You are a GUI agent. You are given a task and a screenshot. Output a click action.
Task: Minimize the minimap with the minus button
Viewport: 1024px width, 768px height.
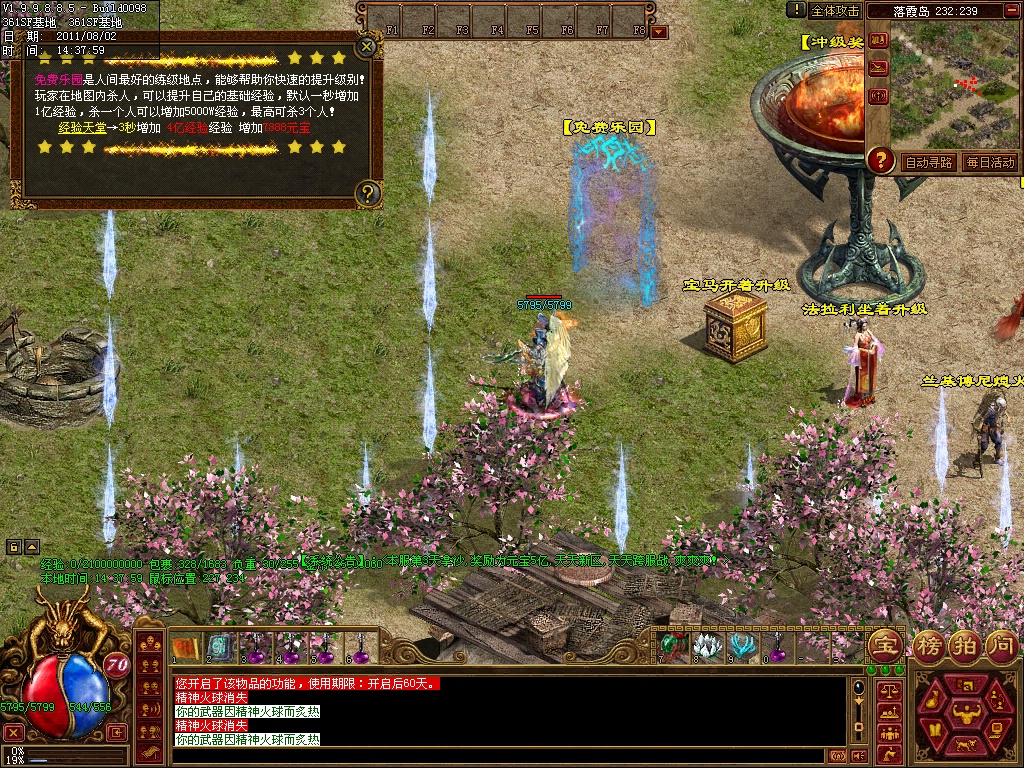pyautogui.click(x=1013, y=11)
